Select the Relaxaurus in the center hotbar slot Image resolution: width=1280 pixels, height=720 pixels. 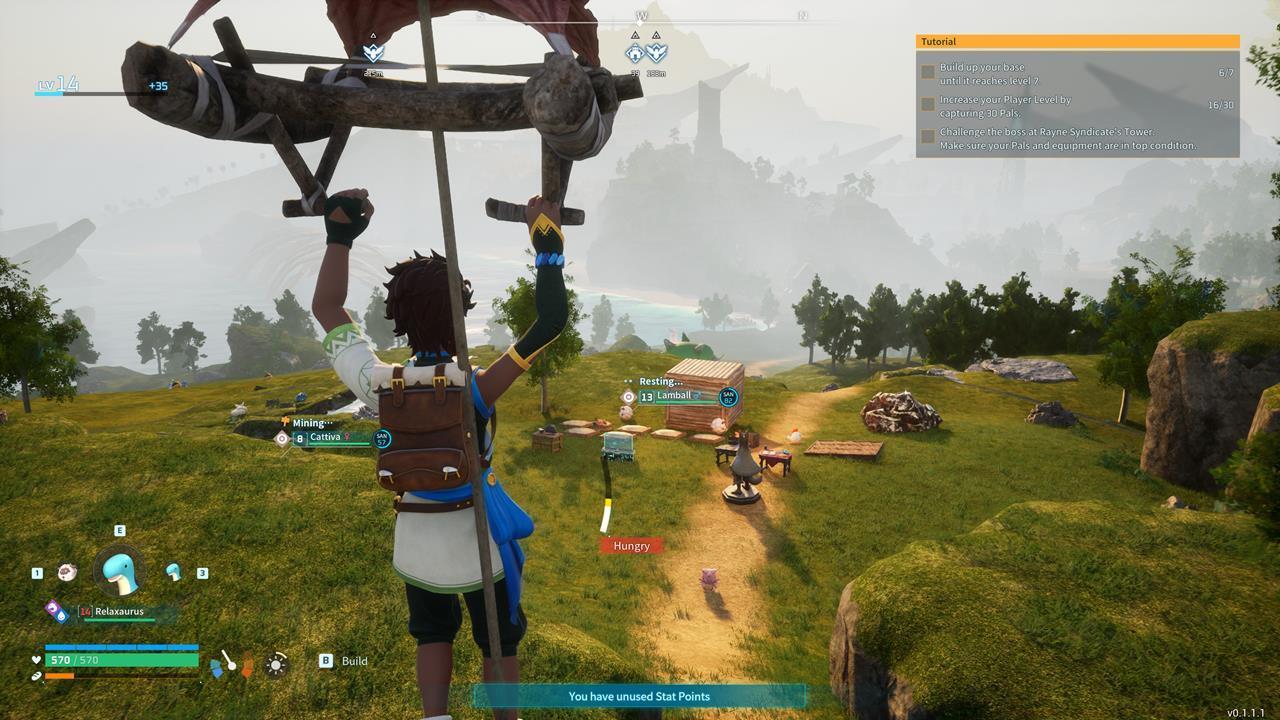[117, 572]
